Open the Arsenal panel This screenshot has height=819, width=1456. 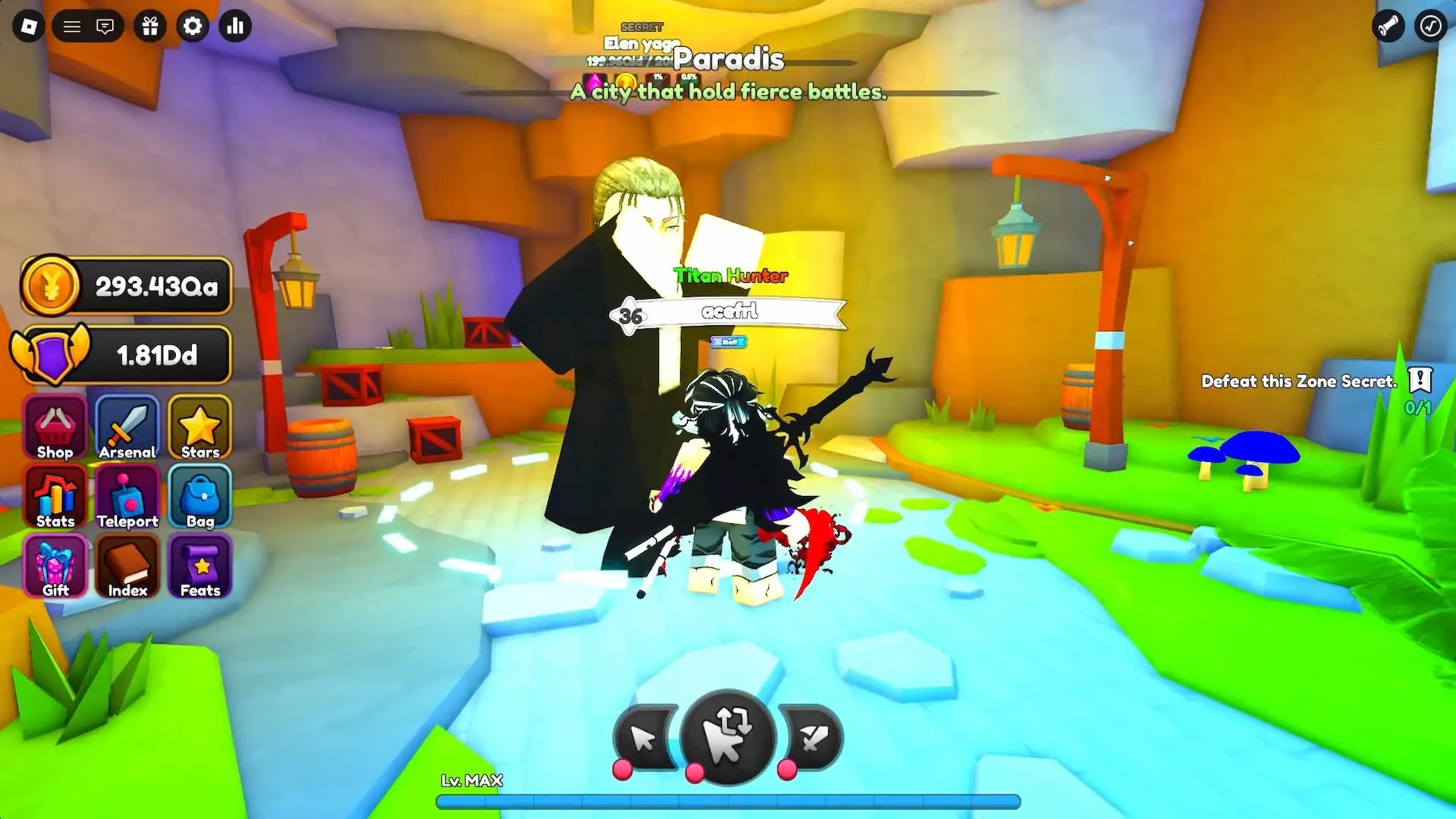[x=127, y=428]
